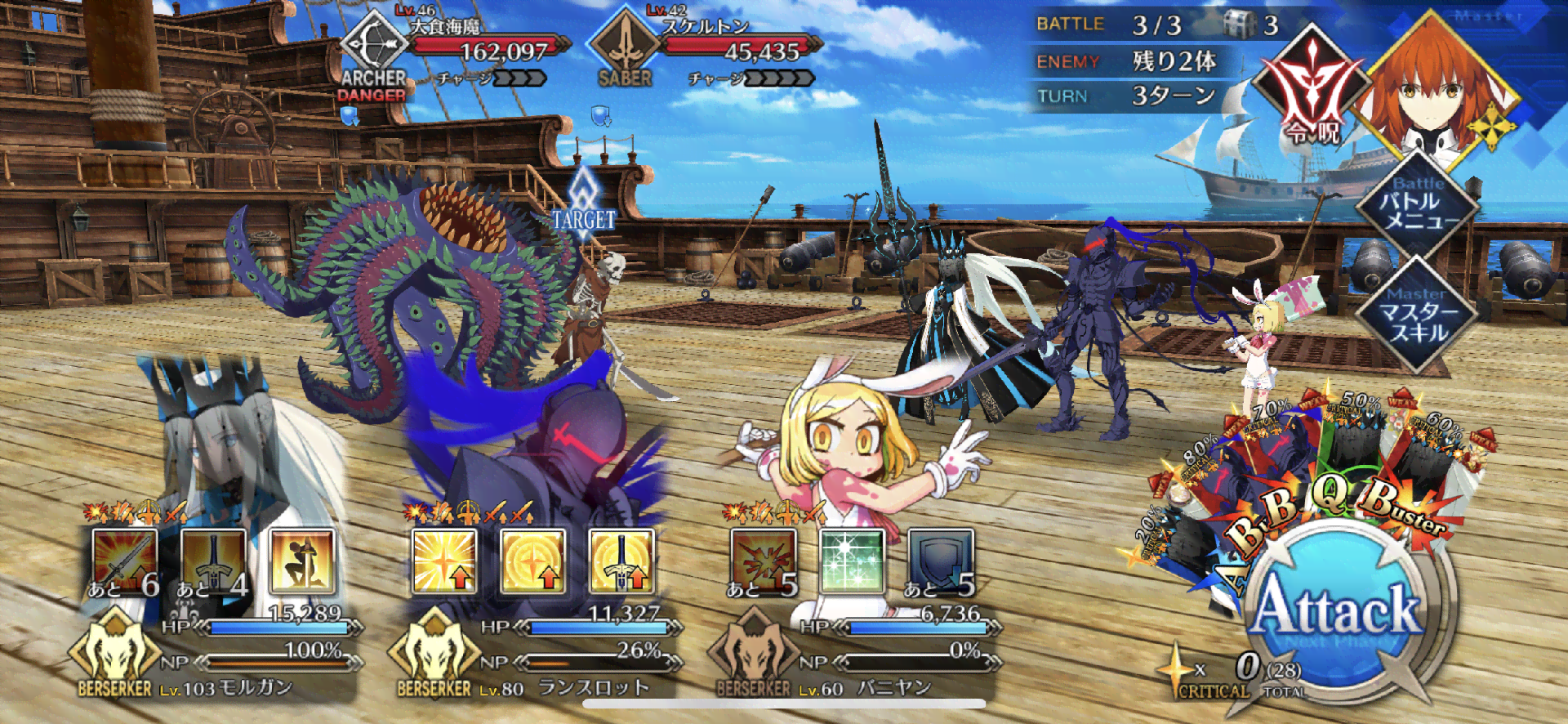Use Paul Bunyan's green sparkle skill
Screen dimensions: 1568x724
[852, 561]
